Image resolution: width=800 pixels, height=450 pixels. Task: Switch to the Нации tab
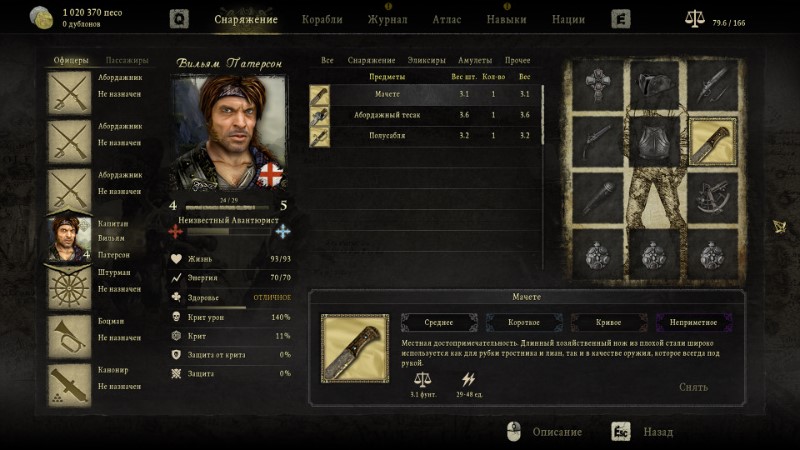(568, 19)
